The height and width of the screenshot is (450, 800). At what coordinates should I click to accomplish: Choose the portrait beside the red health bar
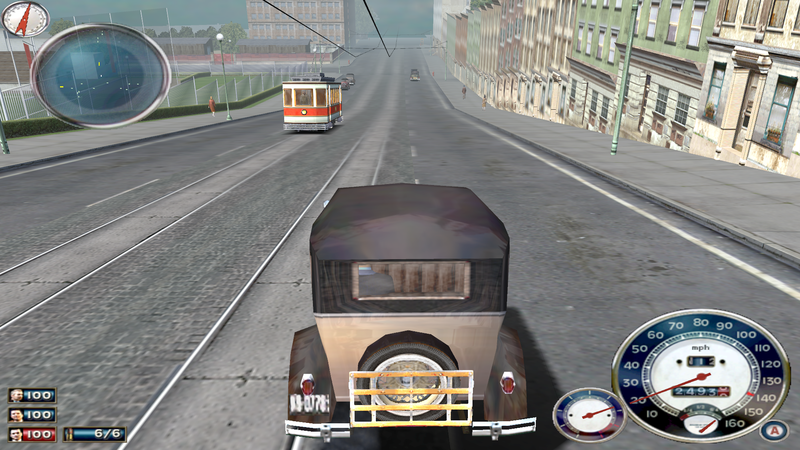click(x=17, y=434)
